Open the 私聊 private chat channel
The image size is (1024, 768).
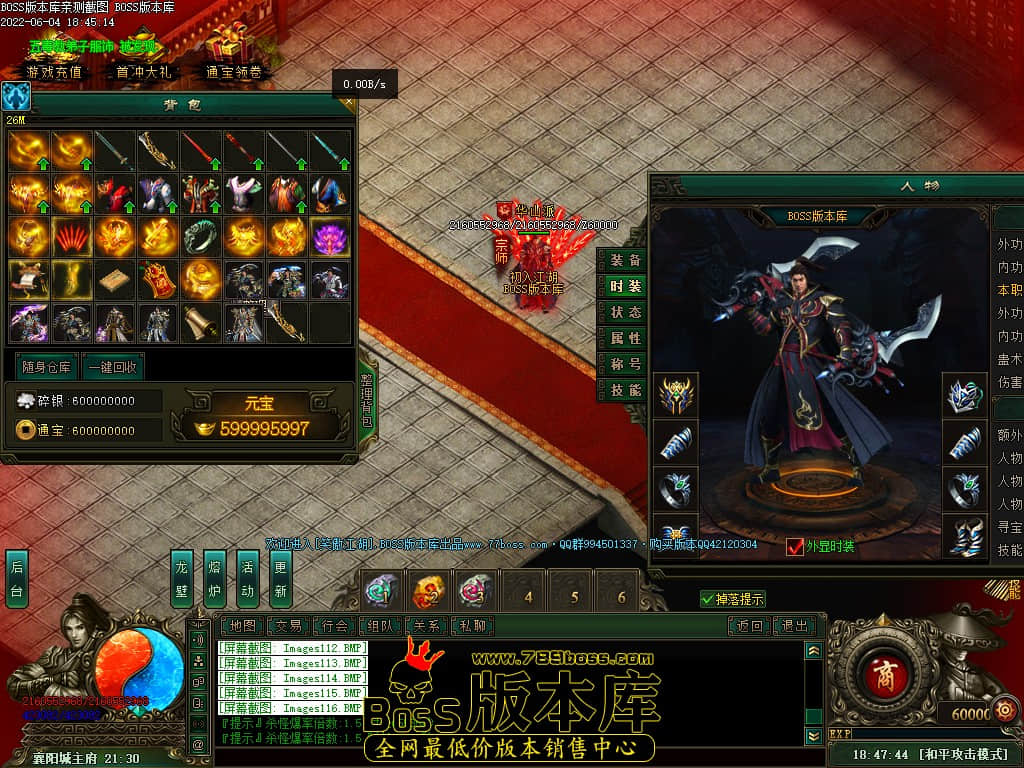(472, 626)
